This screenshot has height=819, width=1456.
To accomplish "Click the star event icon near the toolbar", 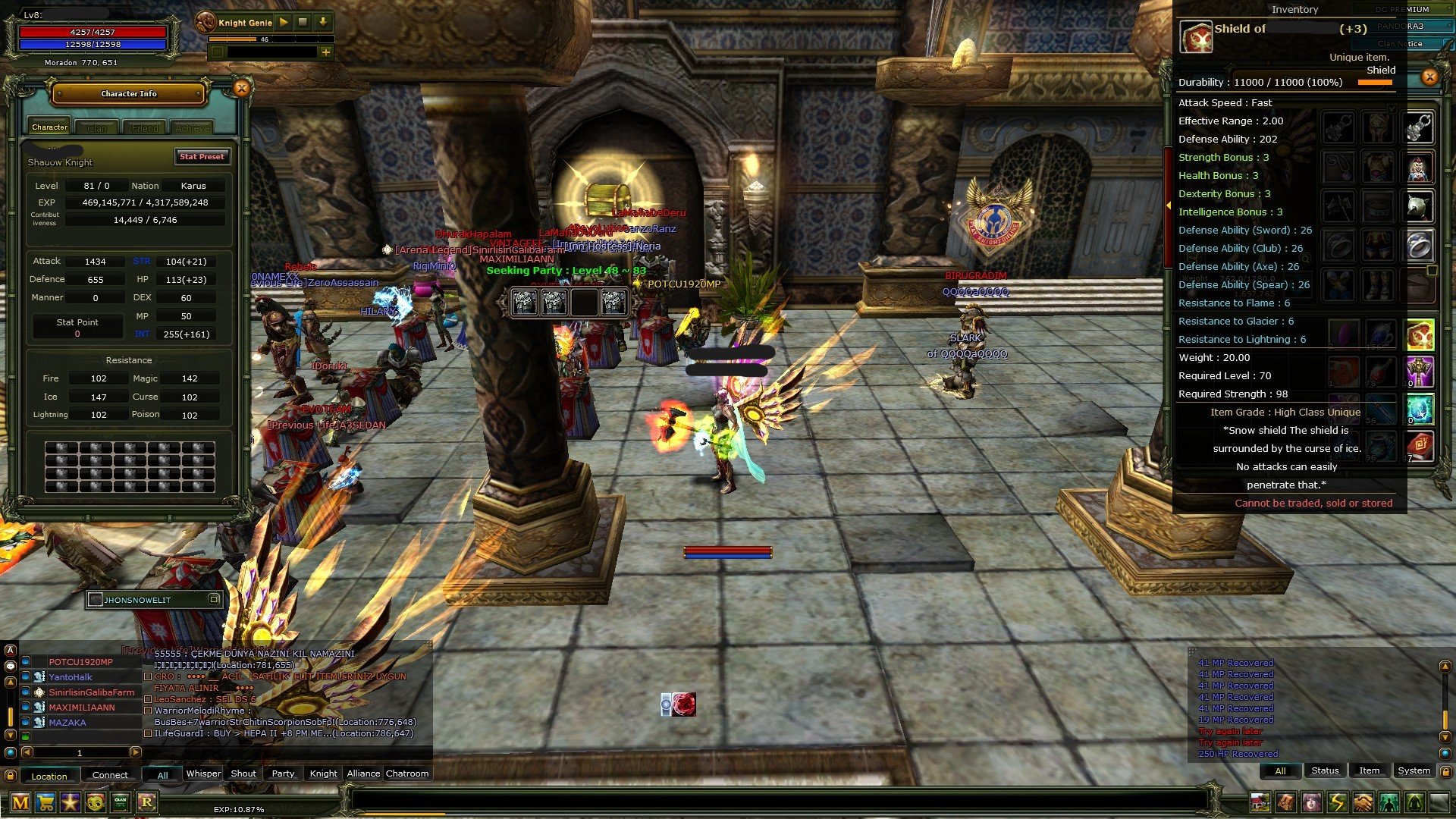I will coord(70,803).
